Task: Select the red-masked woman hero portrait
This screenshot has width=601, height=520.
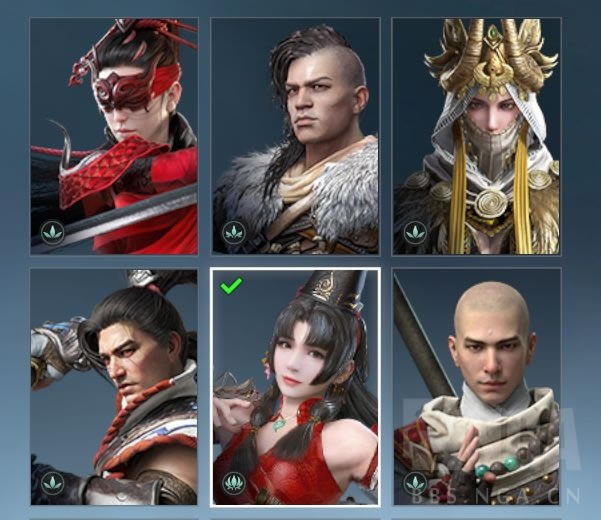Action: (x=114, y=136)
